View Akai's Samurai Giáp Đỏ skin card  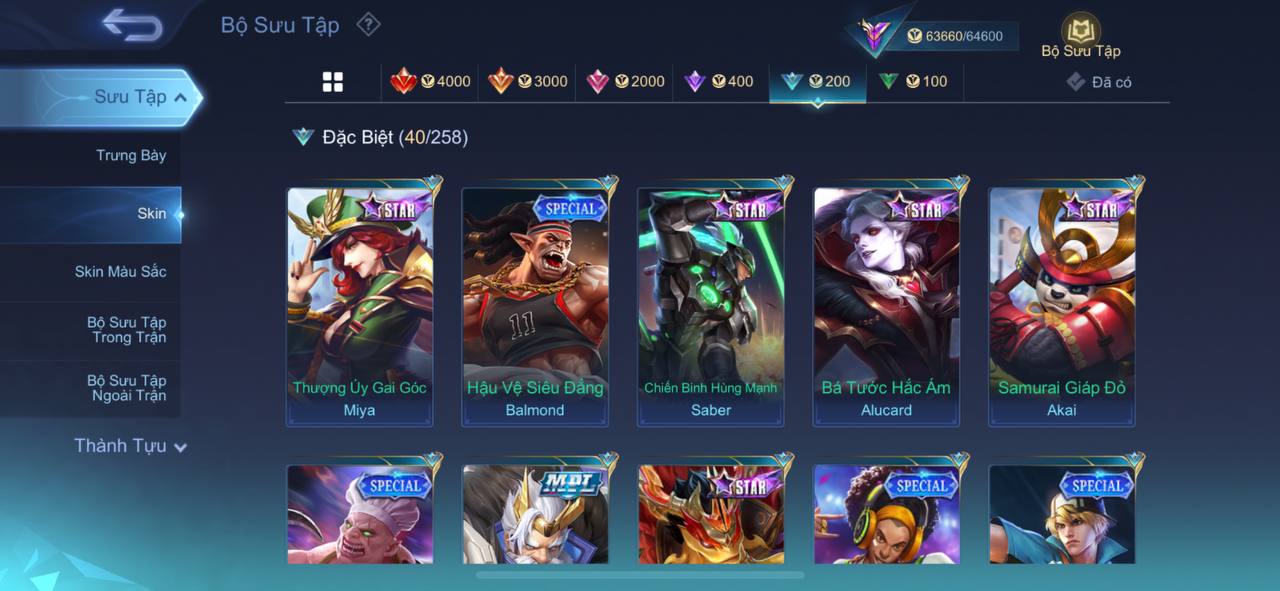1062,305
